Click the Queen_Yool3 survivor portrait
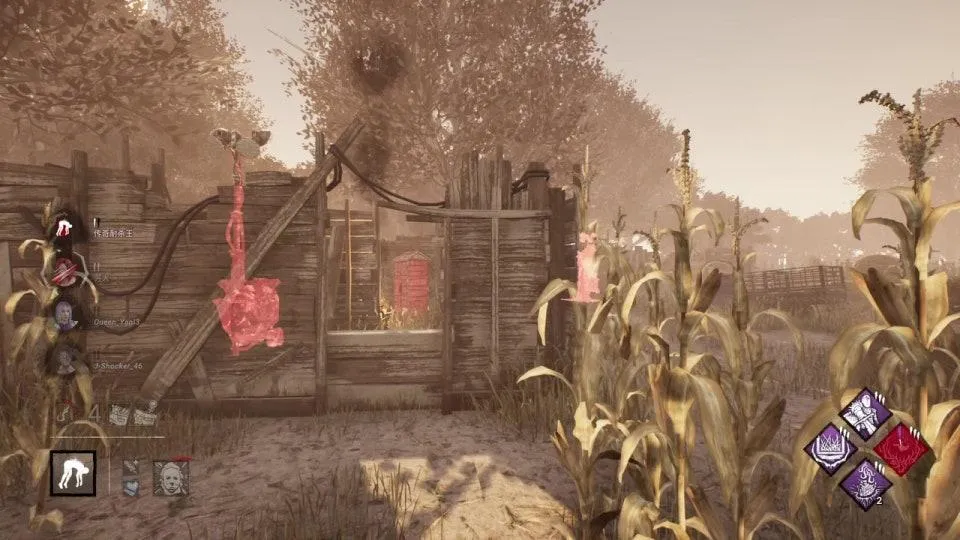 point(66,314)
